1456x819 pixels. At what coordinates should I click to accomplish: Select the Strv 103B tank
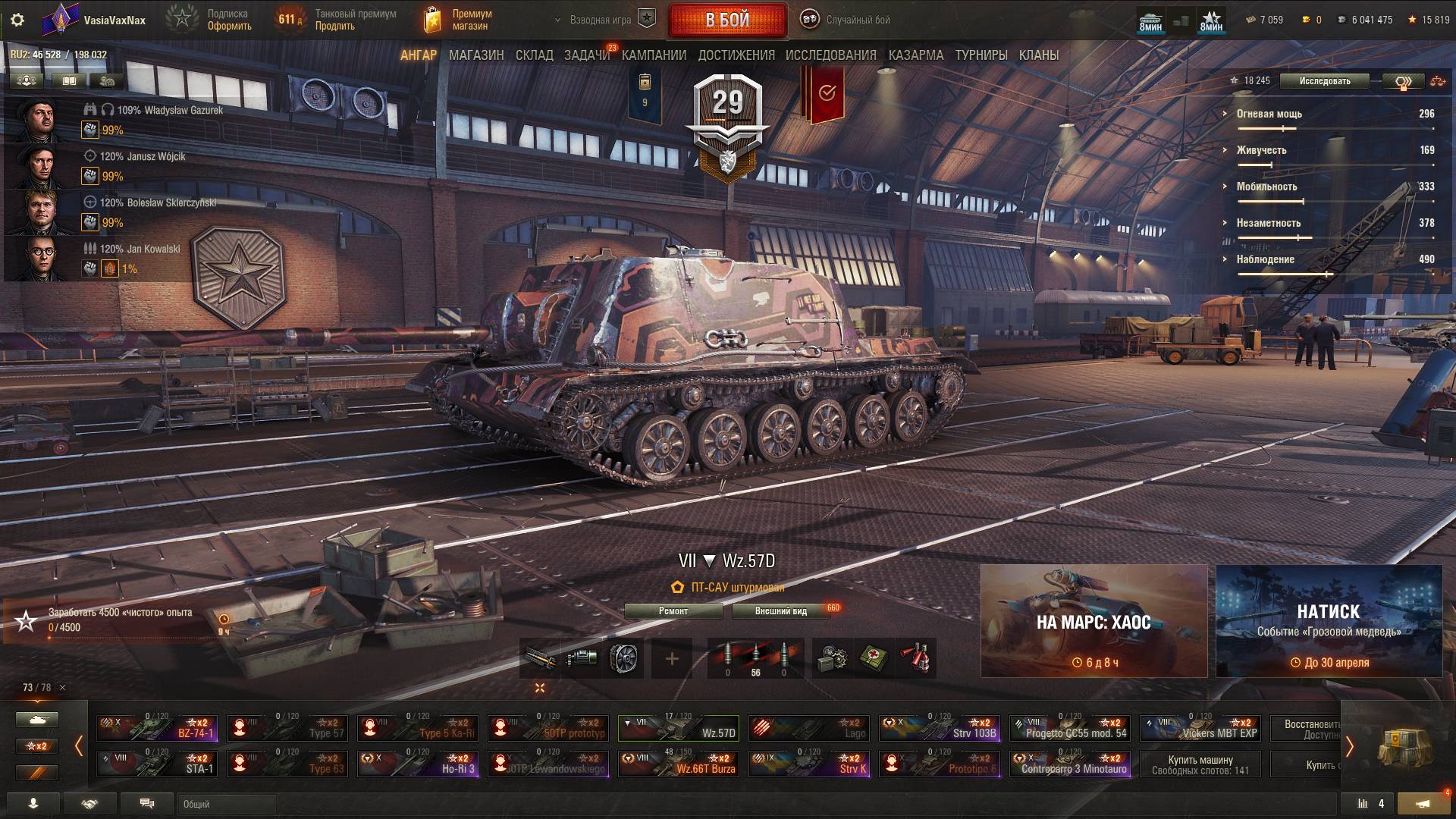(940, 728)
